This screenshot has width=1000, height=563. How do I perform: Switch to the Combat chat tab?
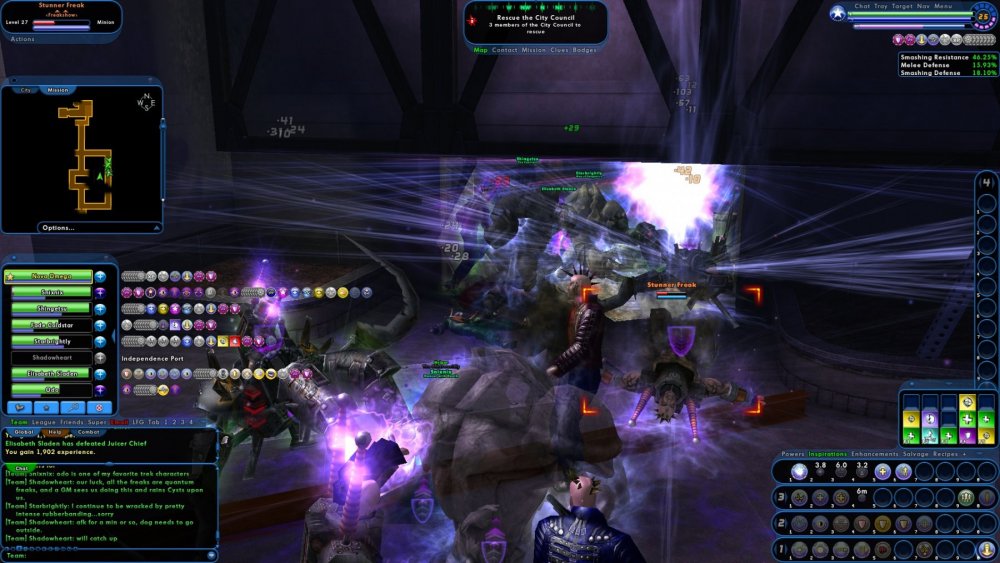[89, 432]
